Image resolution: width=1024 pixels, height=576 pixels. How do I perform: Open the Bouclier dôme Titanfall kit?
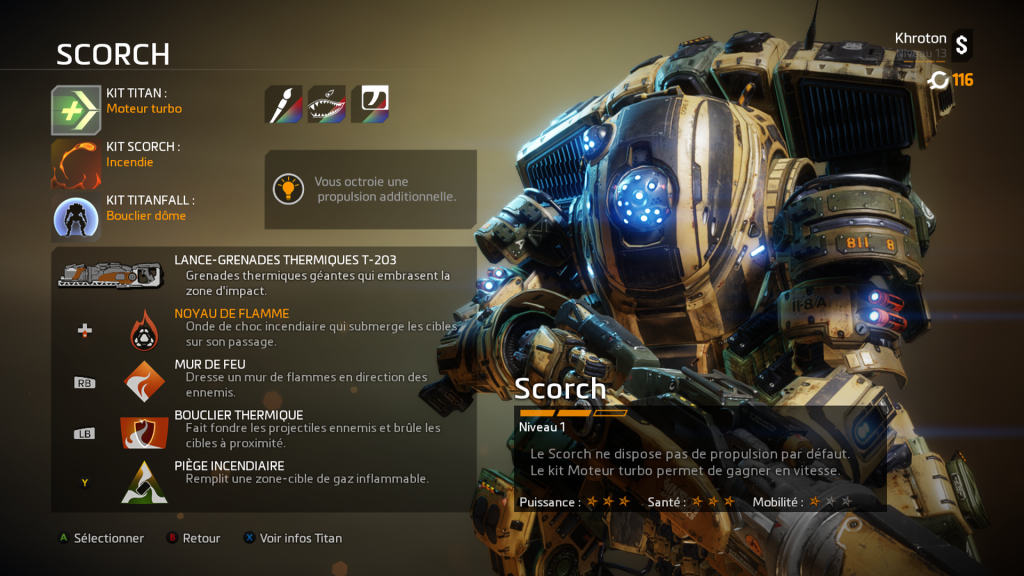click(x=77, y=216)
